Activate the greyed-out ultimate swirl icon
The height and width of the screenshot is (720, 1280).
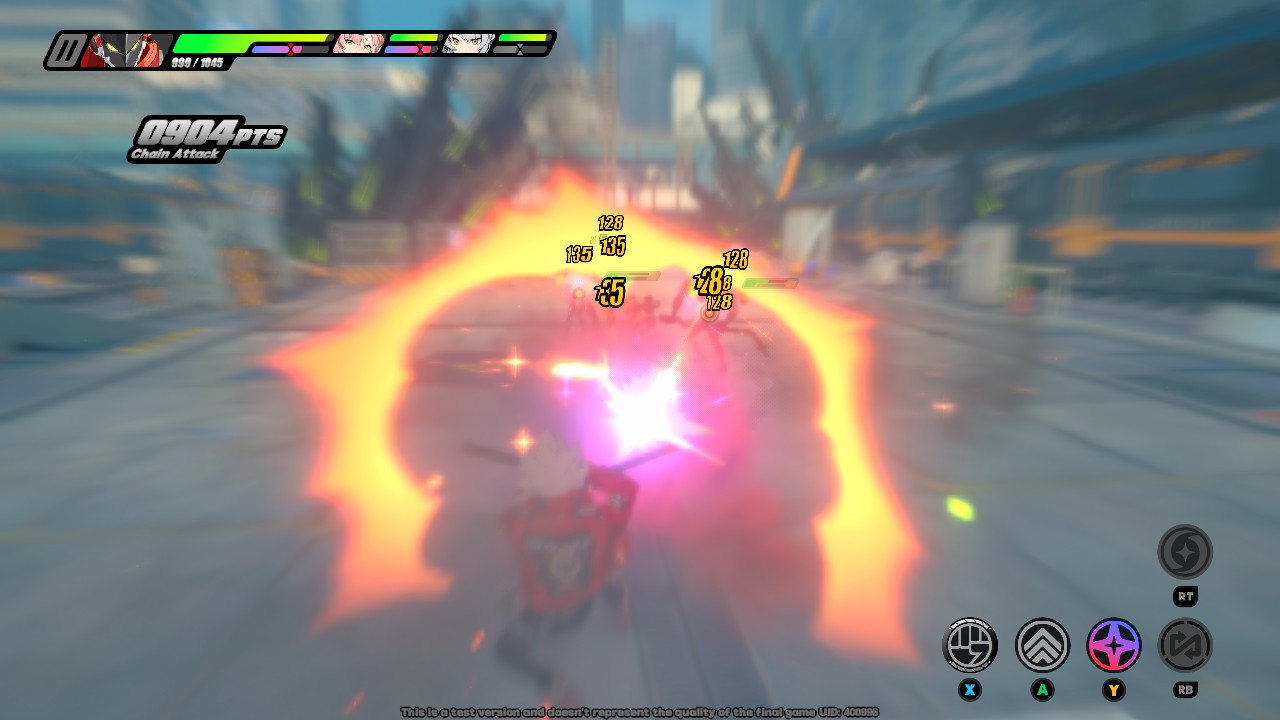tap(1185, 552)
